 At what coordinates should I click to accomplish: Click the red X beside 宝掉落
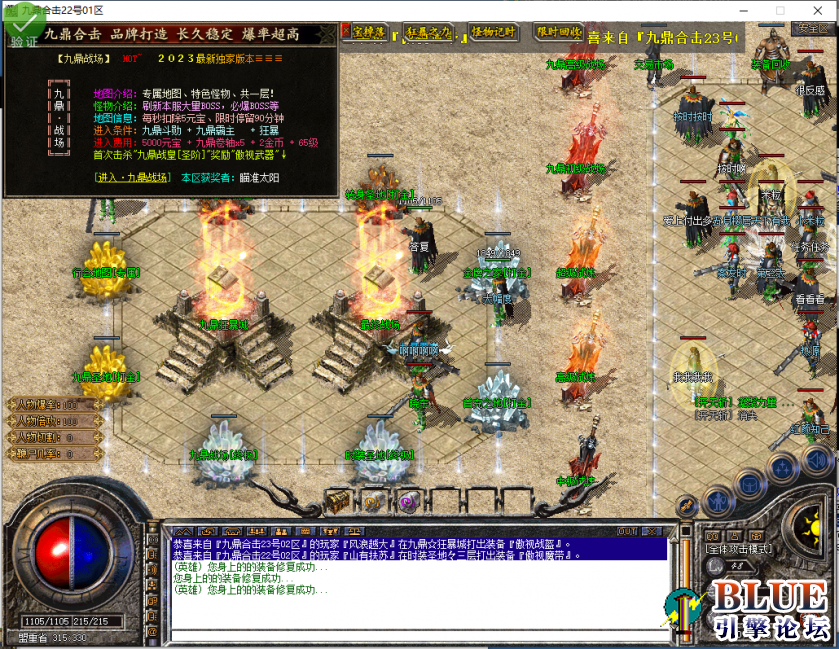click(346, 32)
